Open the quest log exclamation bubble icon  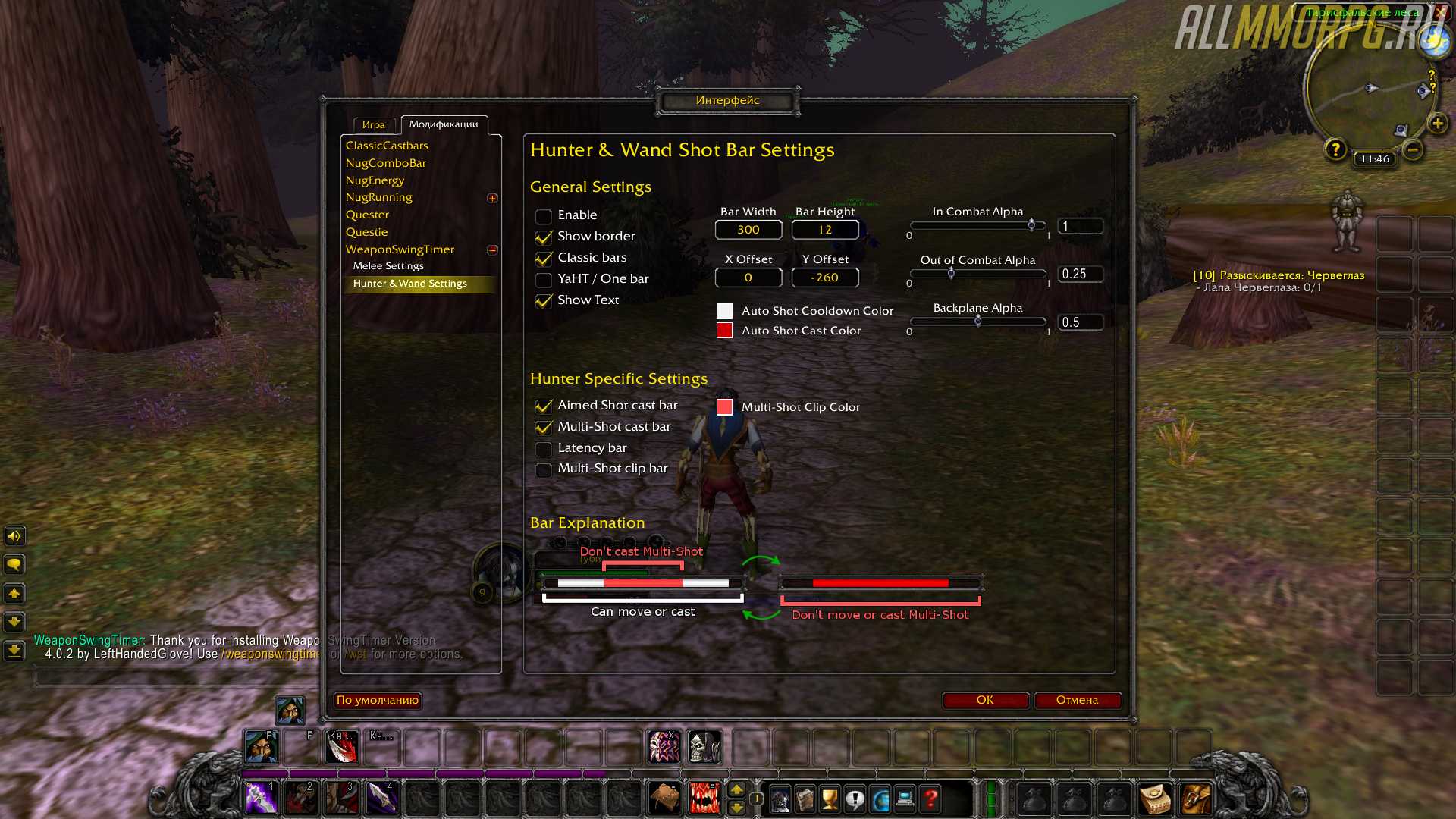pos(855,799)
